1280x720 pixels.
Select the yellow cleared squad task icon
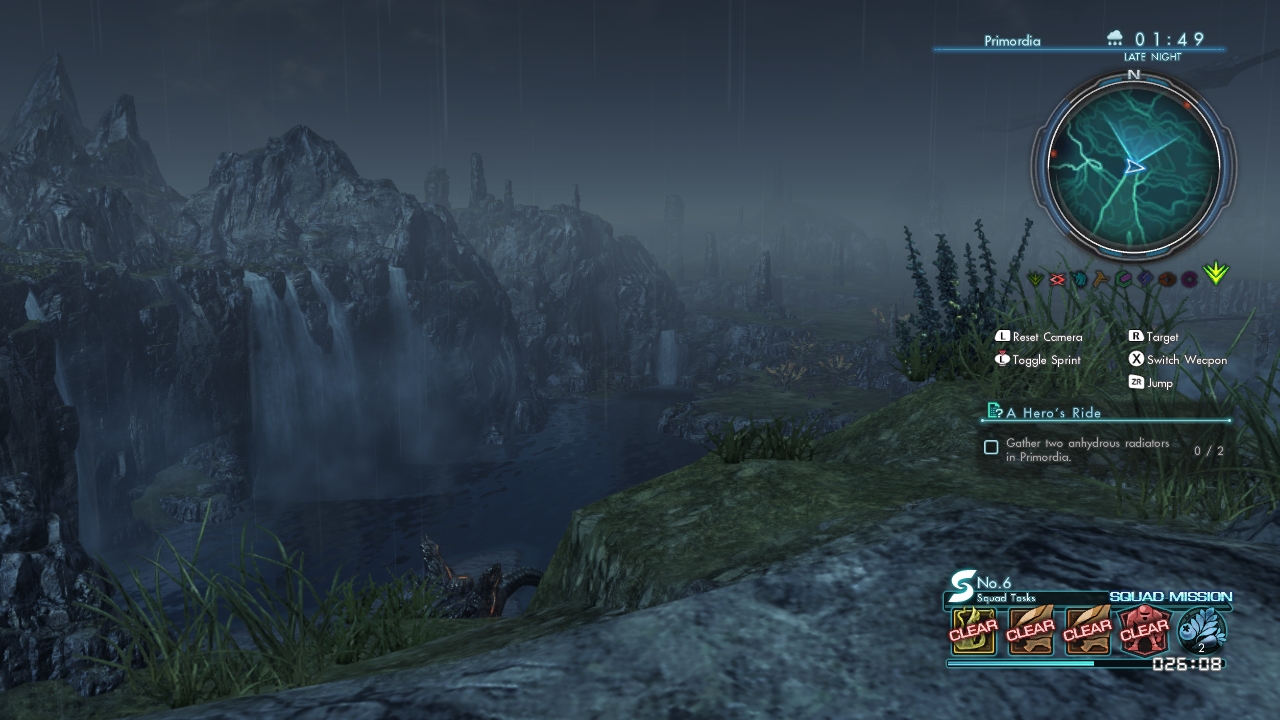pyautogui.click(x=973, y=631)
